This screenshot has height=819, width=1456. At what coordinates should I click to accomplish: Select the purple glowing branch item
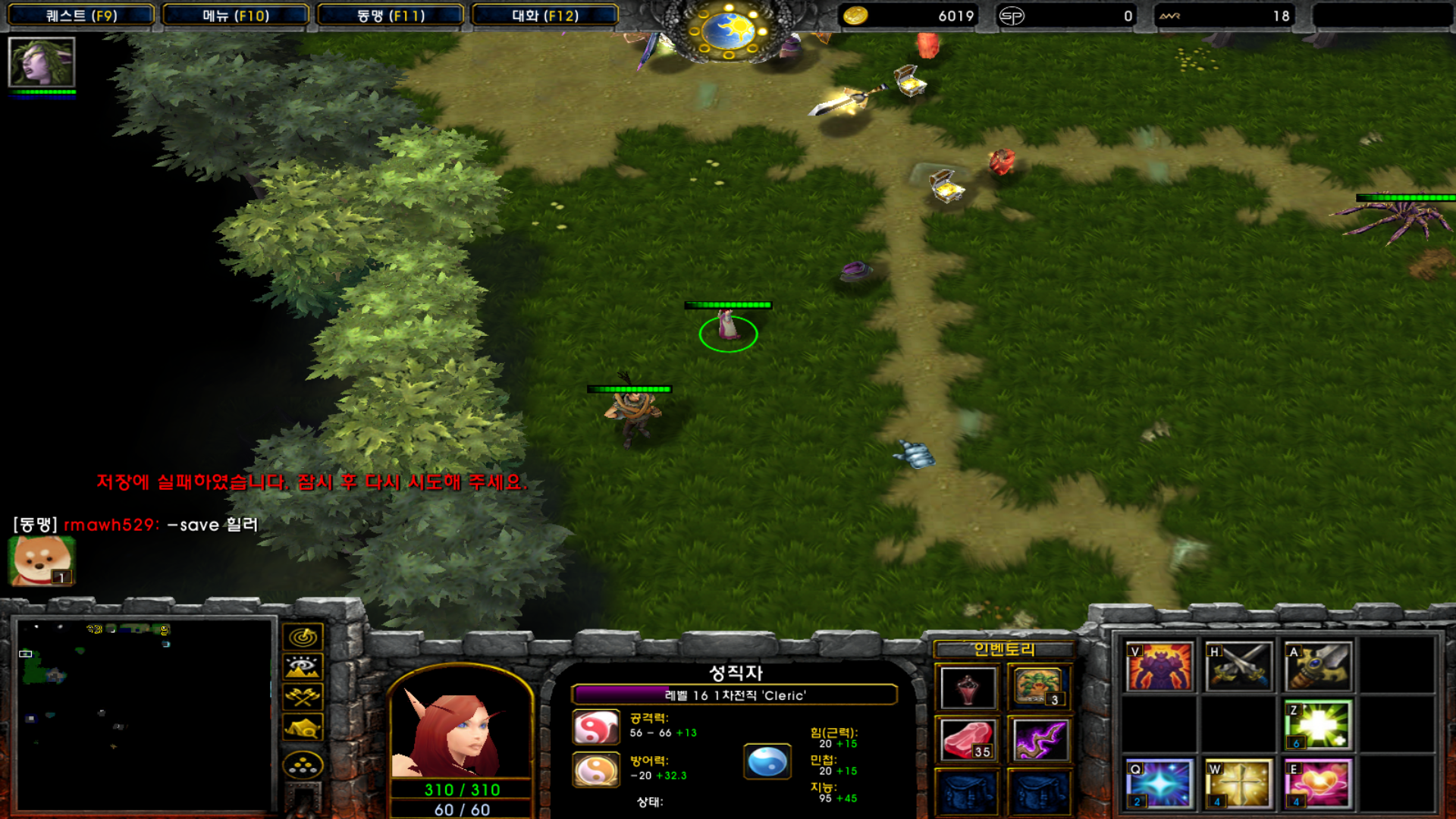1039,740
